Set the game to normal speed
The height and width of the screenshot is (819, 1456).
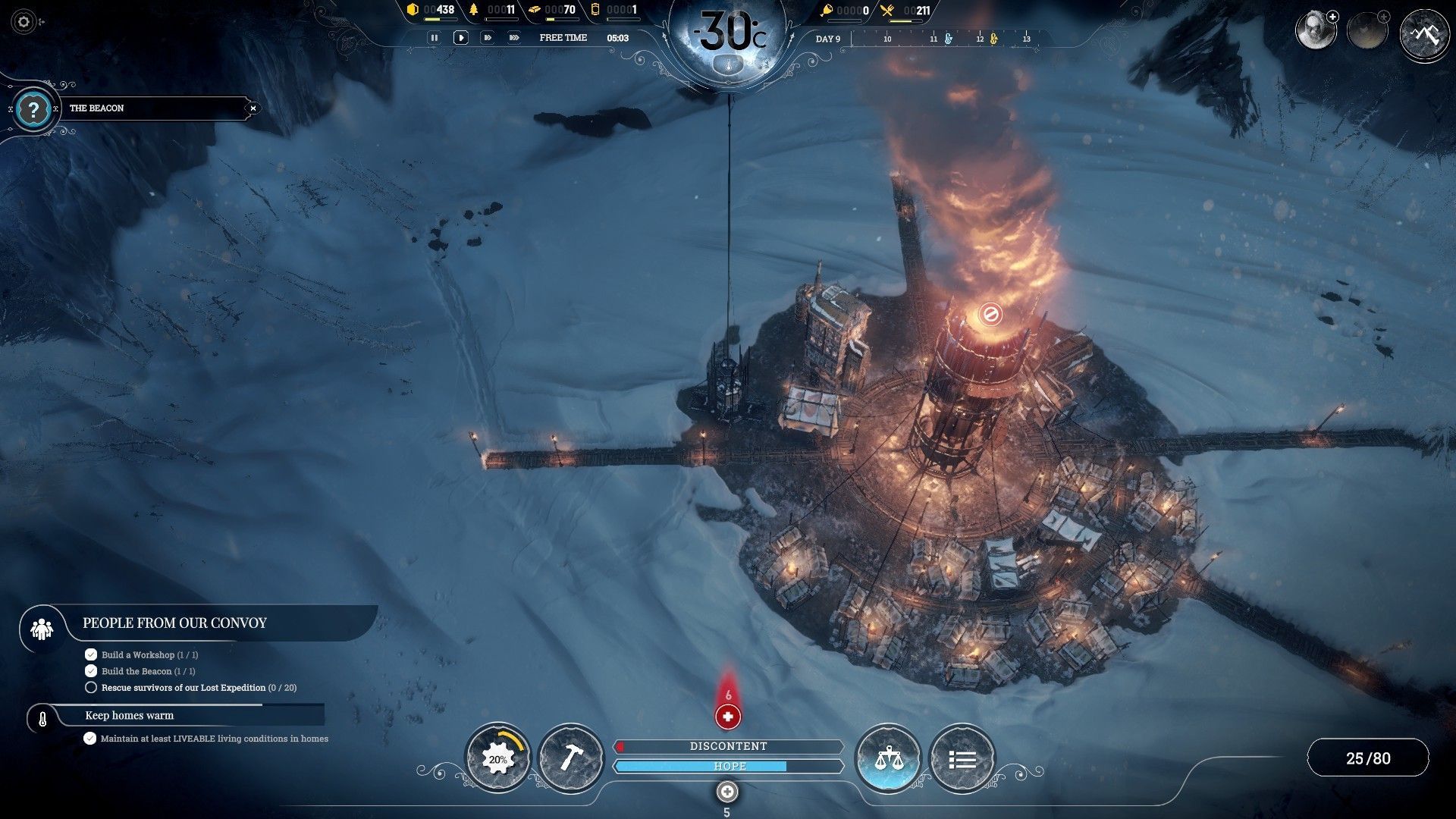coord(460,37)
